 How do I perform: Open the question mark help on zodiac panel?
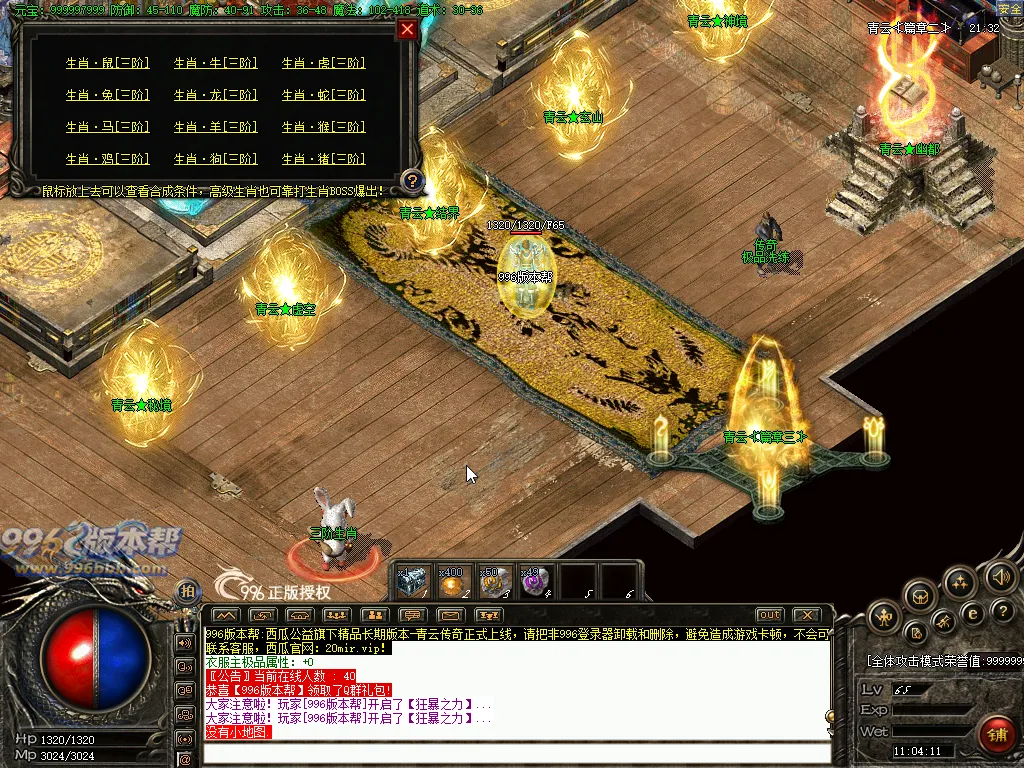tap(412, 182)
